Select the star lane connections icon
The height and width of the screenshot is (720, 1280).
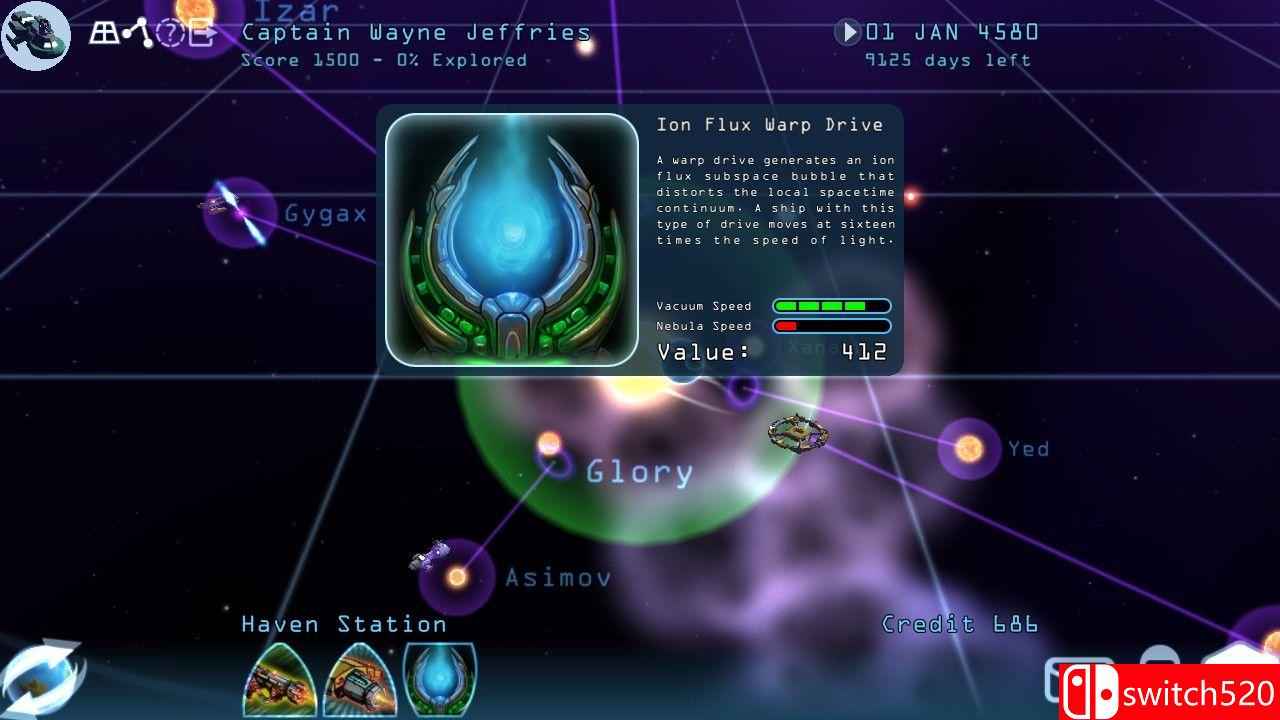tap(136, 32)
